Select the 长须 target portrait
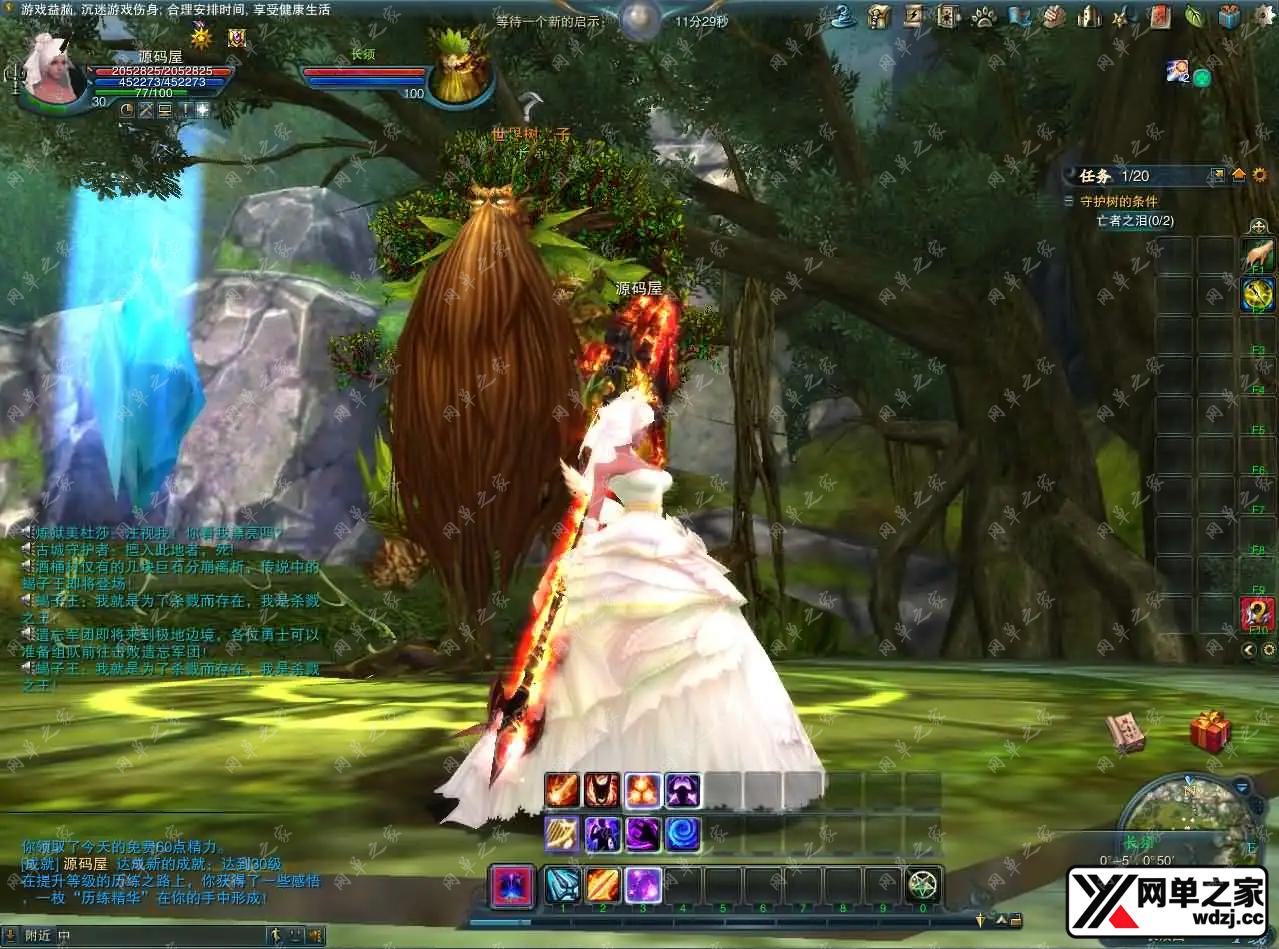 point(461,70)
